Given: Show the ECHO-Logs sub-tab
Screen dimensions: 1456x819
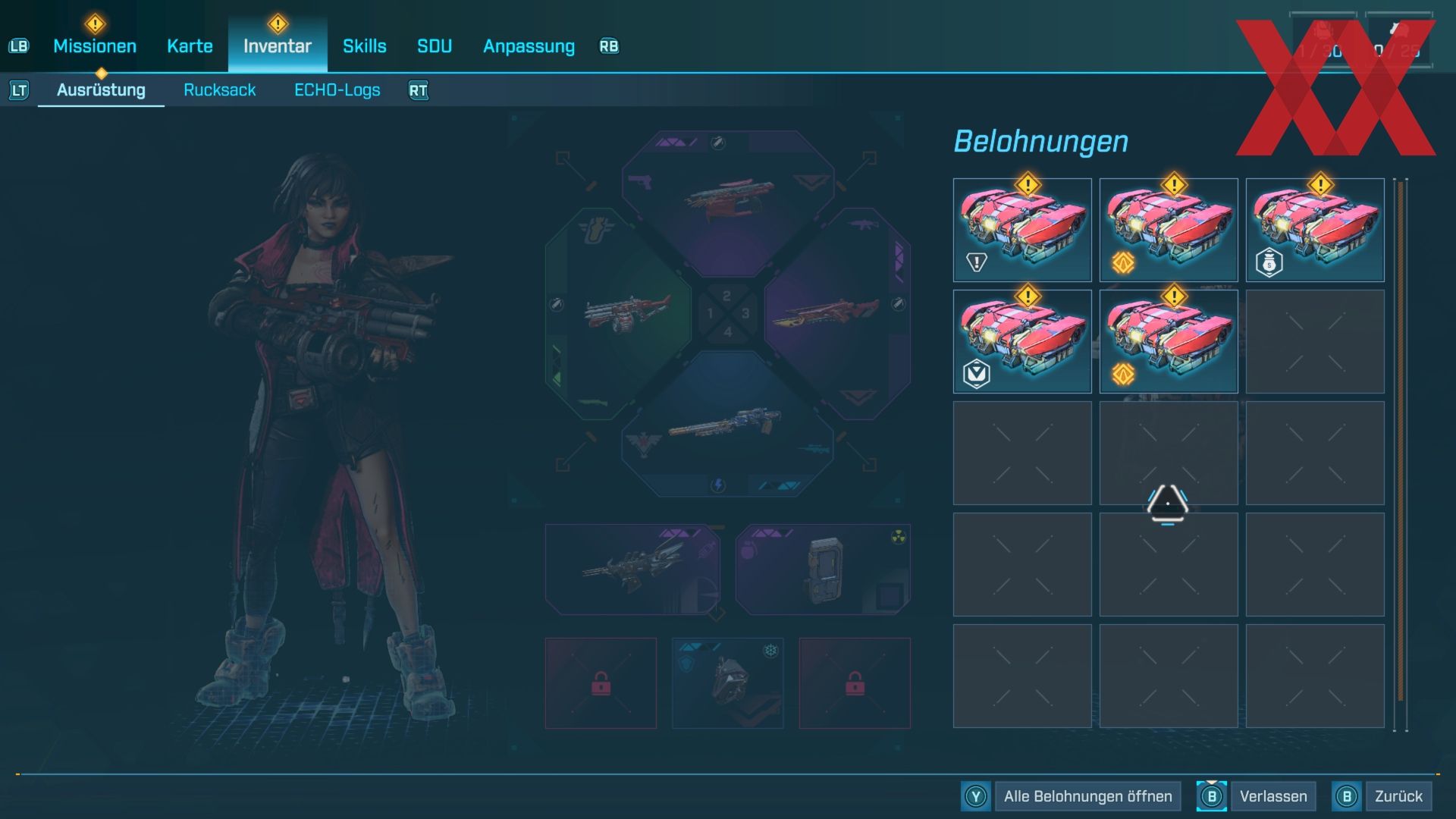Looking at the screenshot, I should [x=337, y=90].
